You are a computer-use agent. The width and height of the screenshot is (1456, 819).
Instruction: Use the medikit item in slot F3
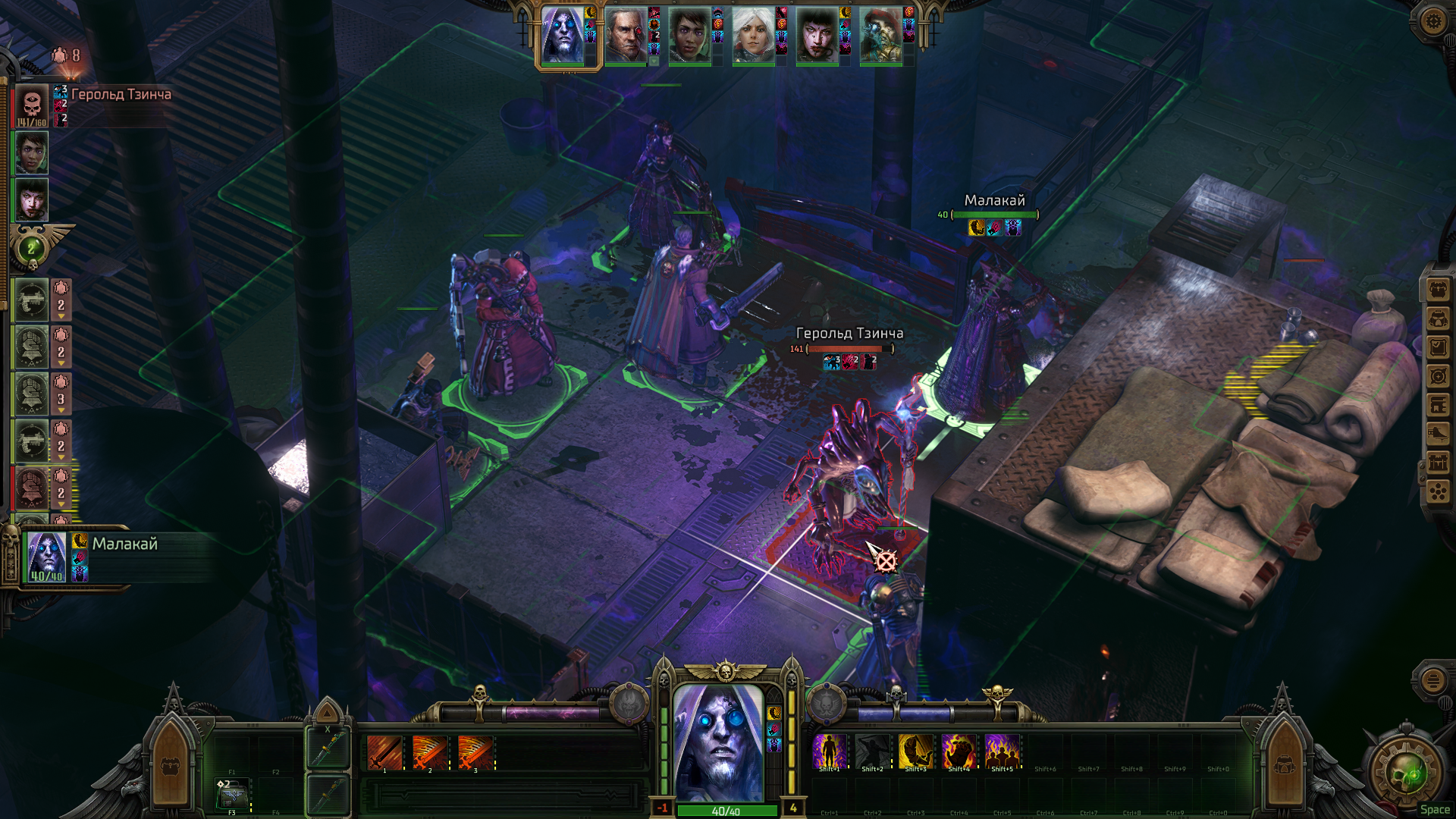(232, 795)
